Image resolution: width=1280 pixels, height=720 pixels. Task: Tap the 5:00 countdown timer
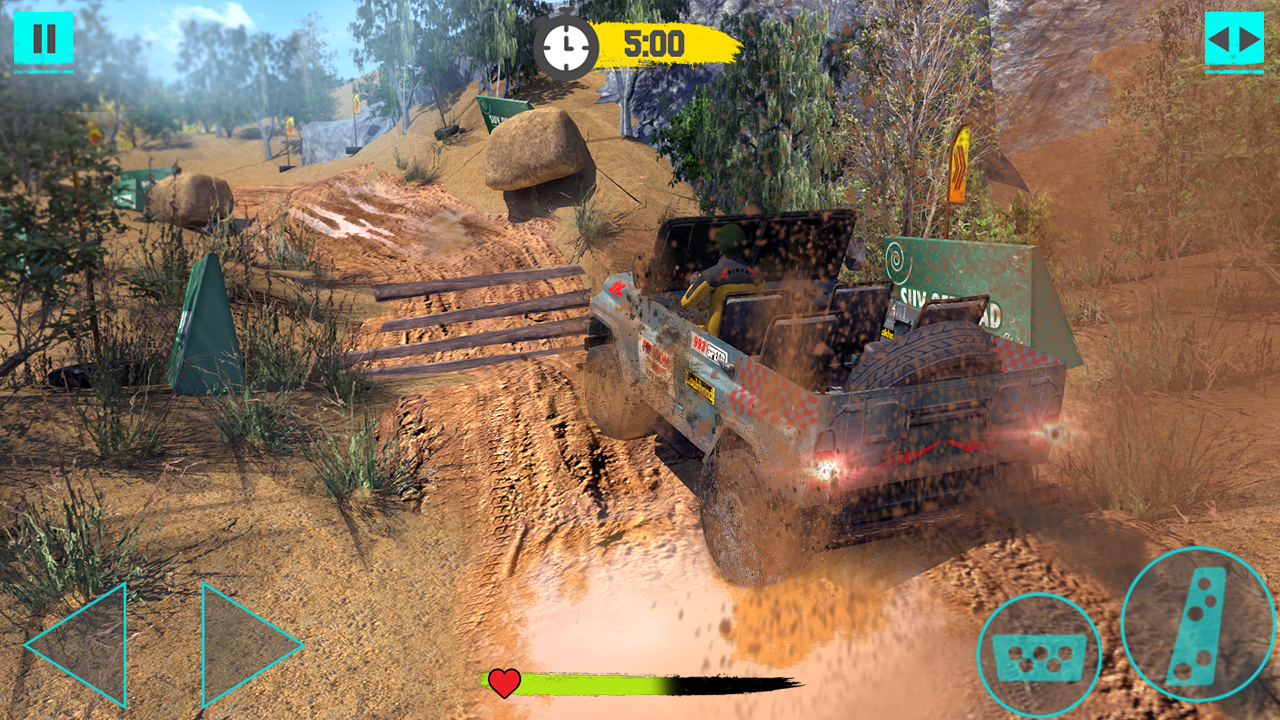pyautogui.click(x=655, y=43)
